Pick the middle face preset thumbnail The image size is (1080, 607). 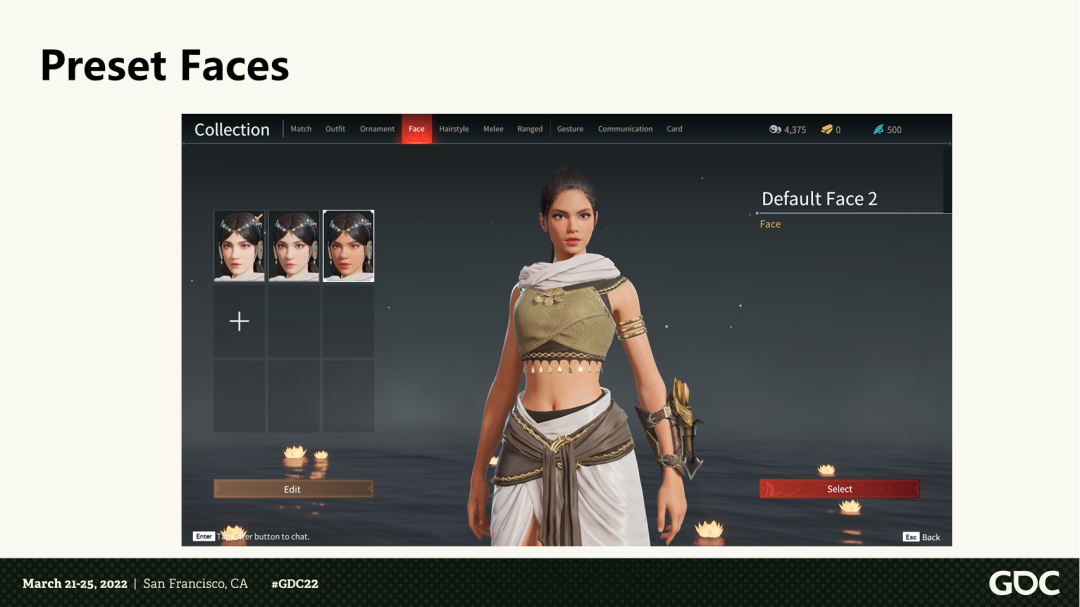[x=294, y=246]
